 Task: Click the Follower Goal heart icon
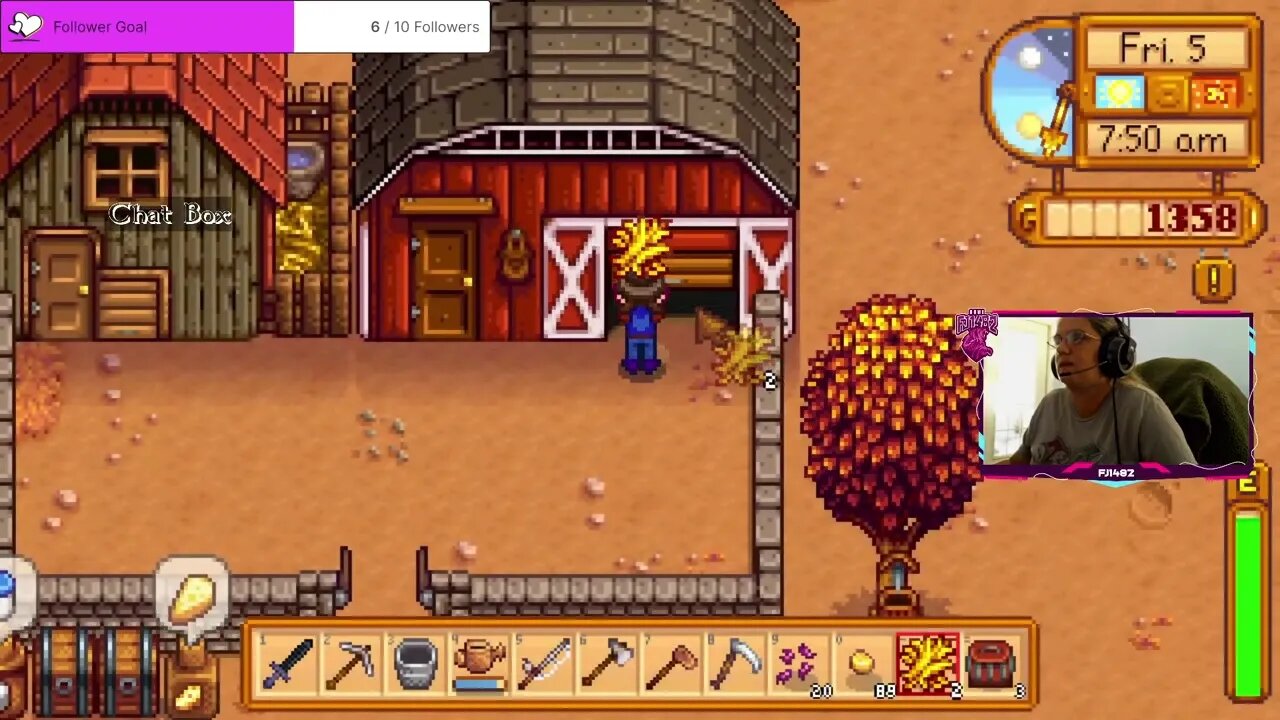click(x=26, y=26)
